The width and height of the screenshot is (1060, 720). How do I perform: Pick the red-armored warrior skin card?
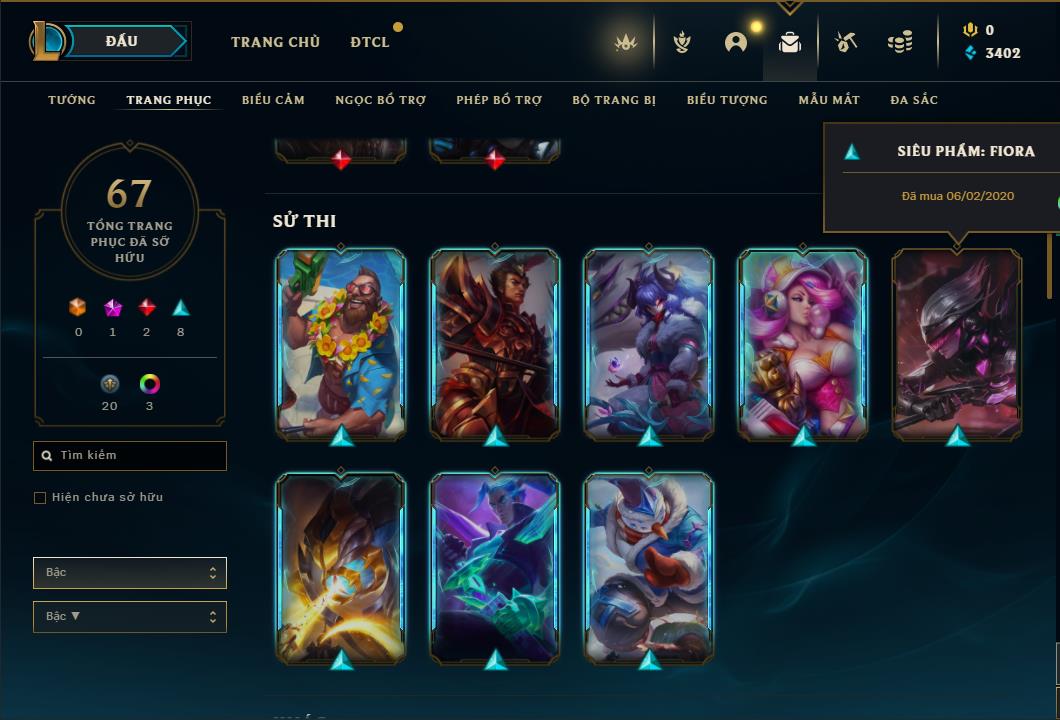495,342
